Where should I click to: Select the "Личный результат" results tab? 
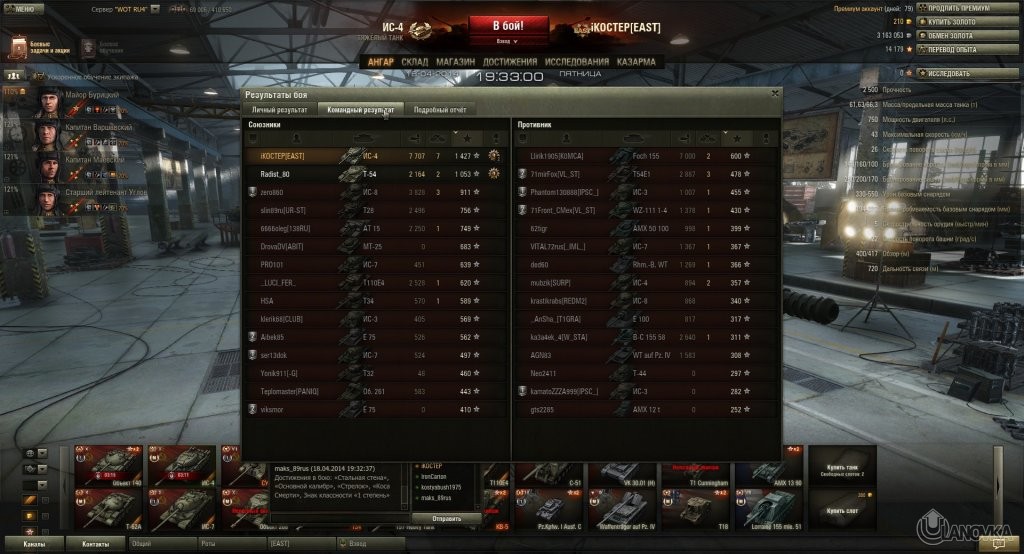pyautogui.click(x=279, y=109)
